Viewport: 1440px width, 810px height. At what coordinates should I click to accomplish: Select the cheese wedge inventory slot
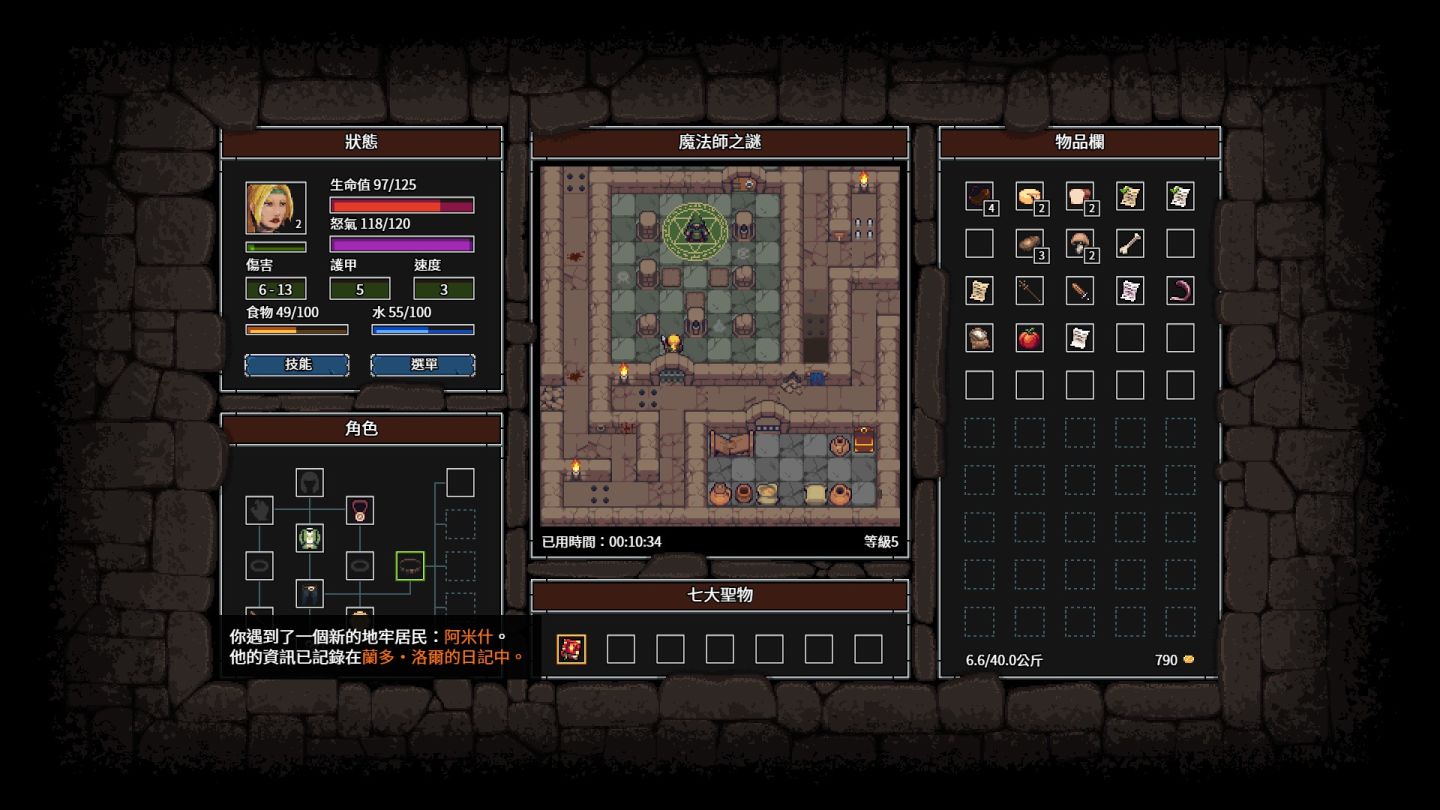tap(1029, 196)
